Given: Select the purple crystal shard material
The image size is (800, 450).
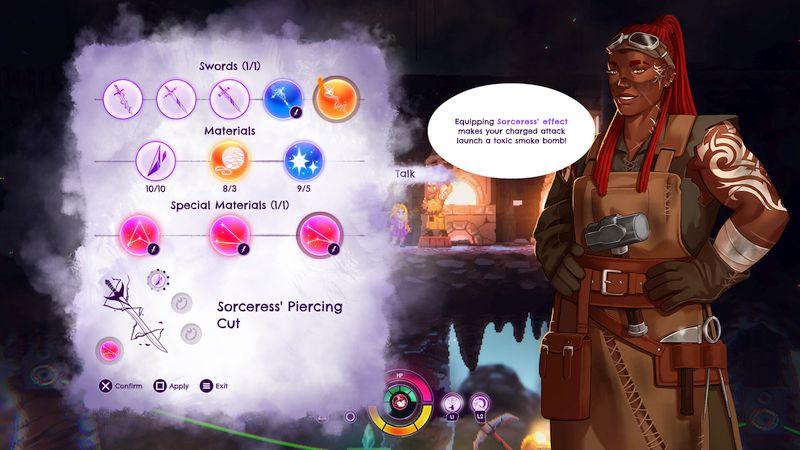Looking at the screenshot, I should pyautogui.click(x=157, y=159).
